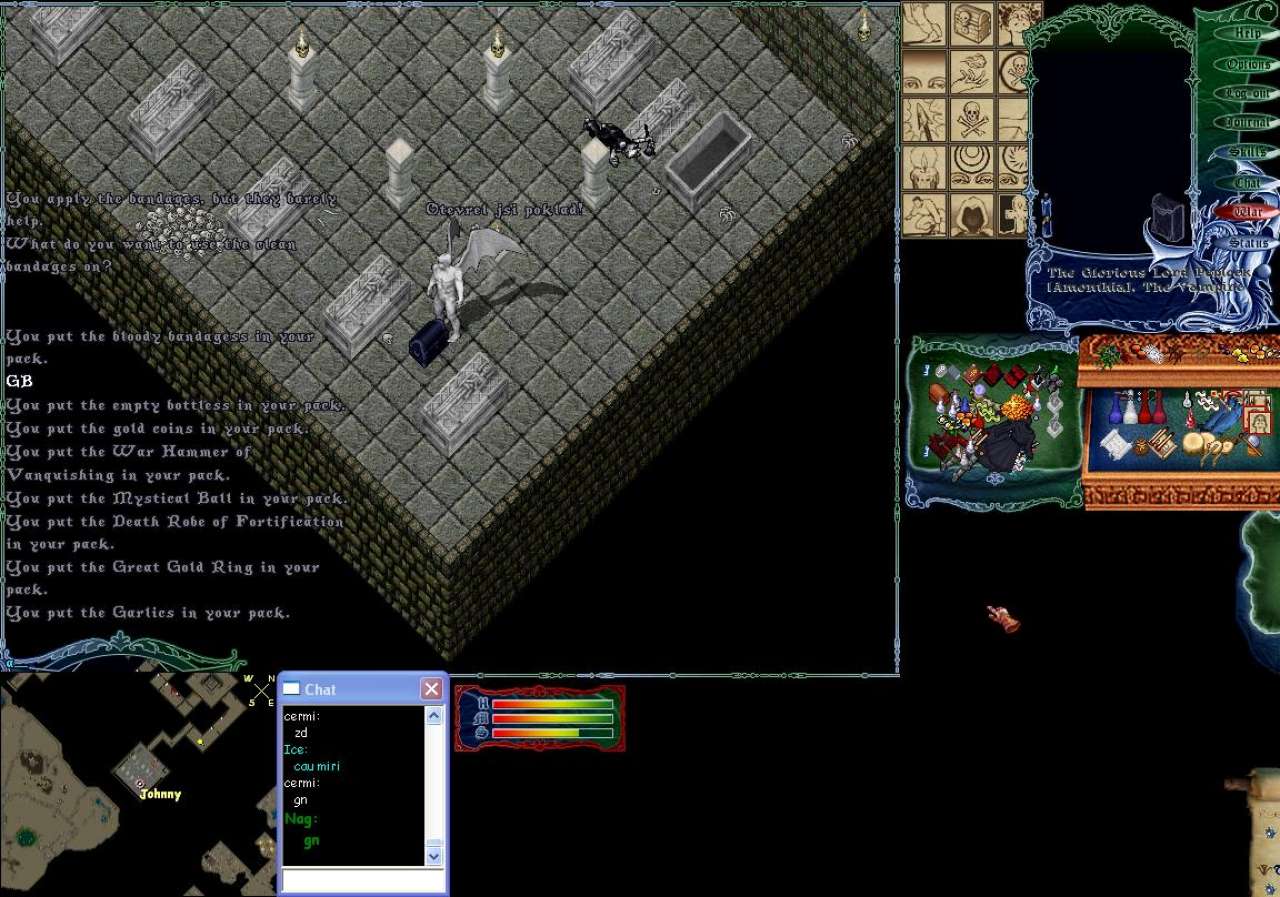Viewport: 1280px width, 897px height.
Task: Click the minimap showing the Johnny marker
Action: pyautogui.click(x=138, y=784)
